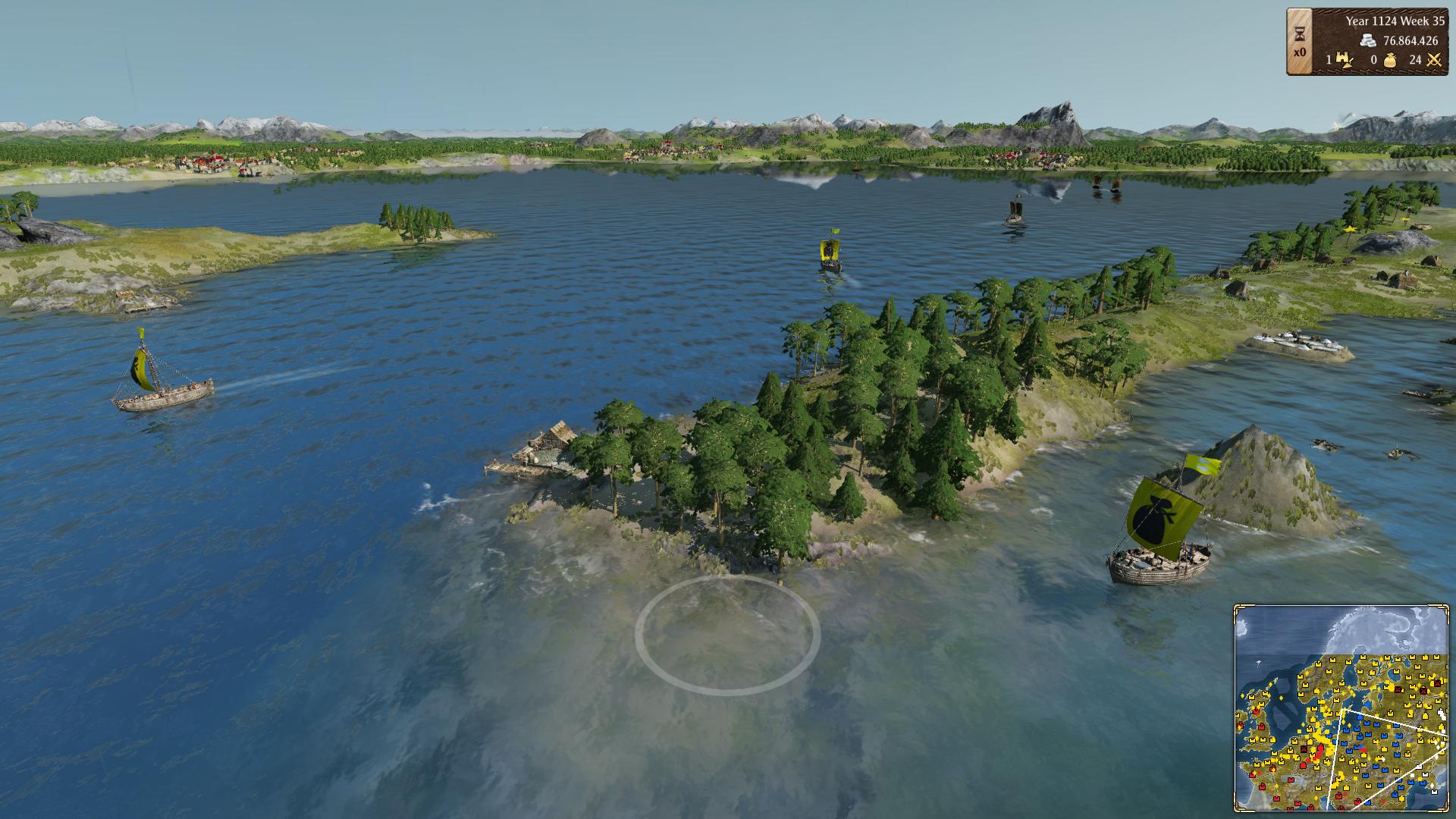Image resolution: width=1456 pixels, height=819 pixels.
Task: Show armies via the crossed swords icon
Action: [1433, 60]
